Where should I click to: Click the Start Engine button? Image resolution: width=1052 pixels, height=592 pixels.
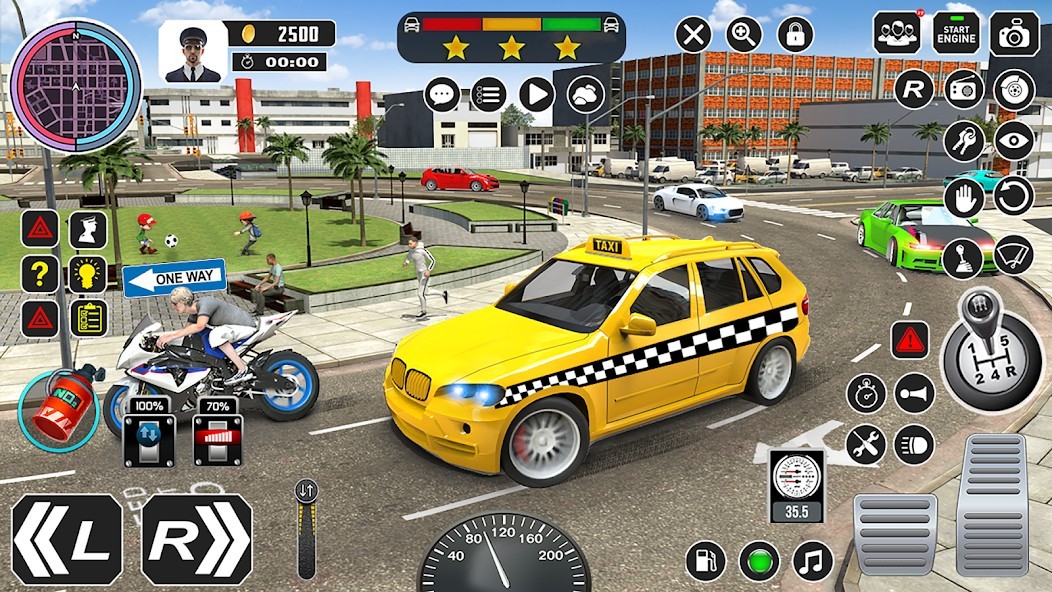956,34
